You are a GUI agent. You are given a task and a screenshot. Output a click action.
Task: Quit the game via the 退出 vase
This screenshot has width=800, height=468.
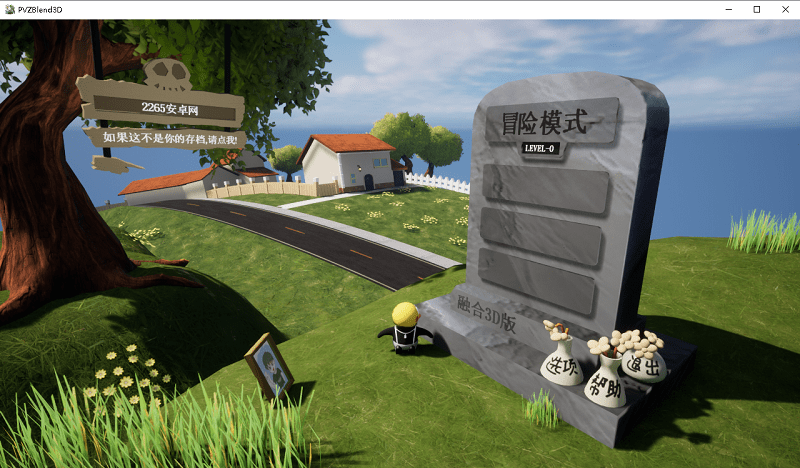pos(645,366)
